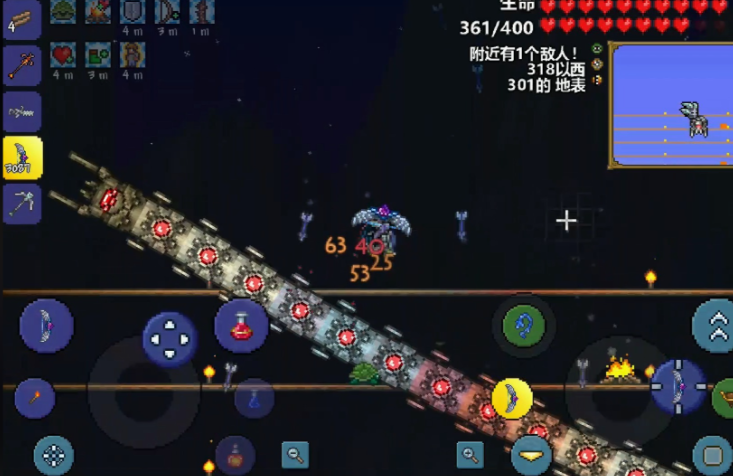Tap the double-arrow jump button
733x476 pixels.
click(714, 326)
